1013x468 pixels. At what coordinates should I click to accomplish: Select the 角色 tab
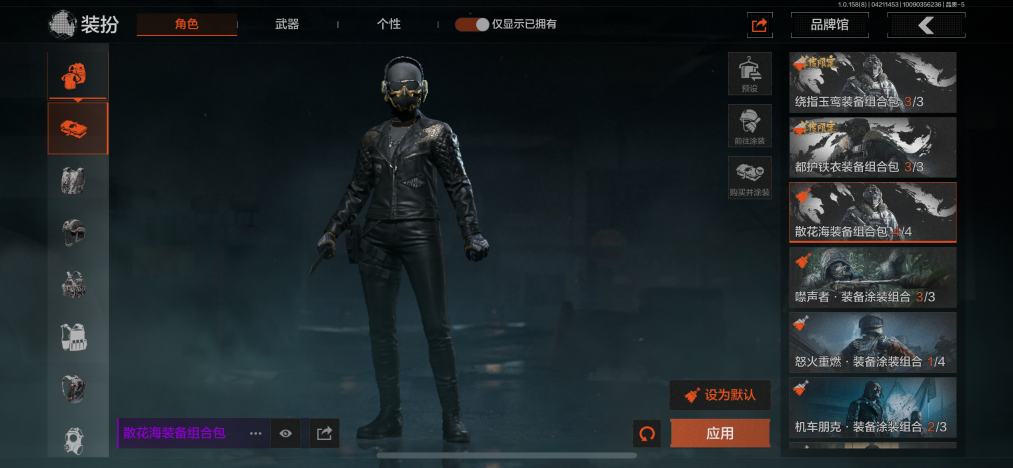(187, 24)
